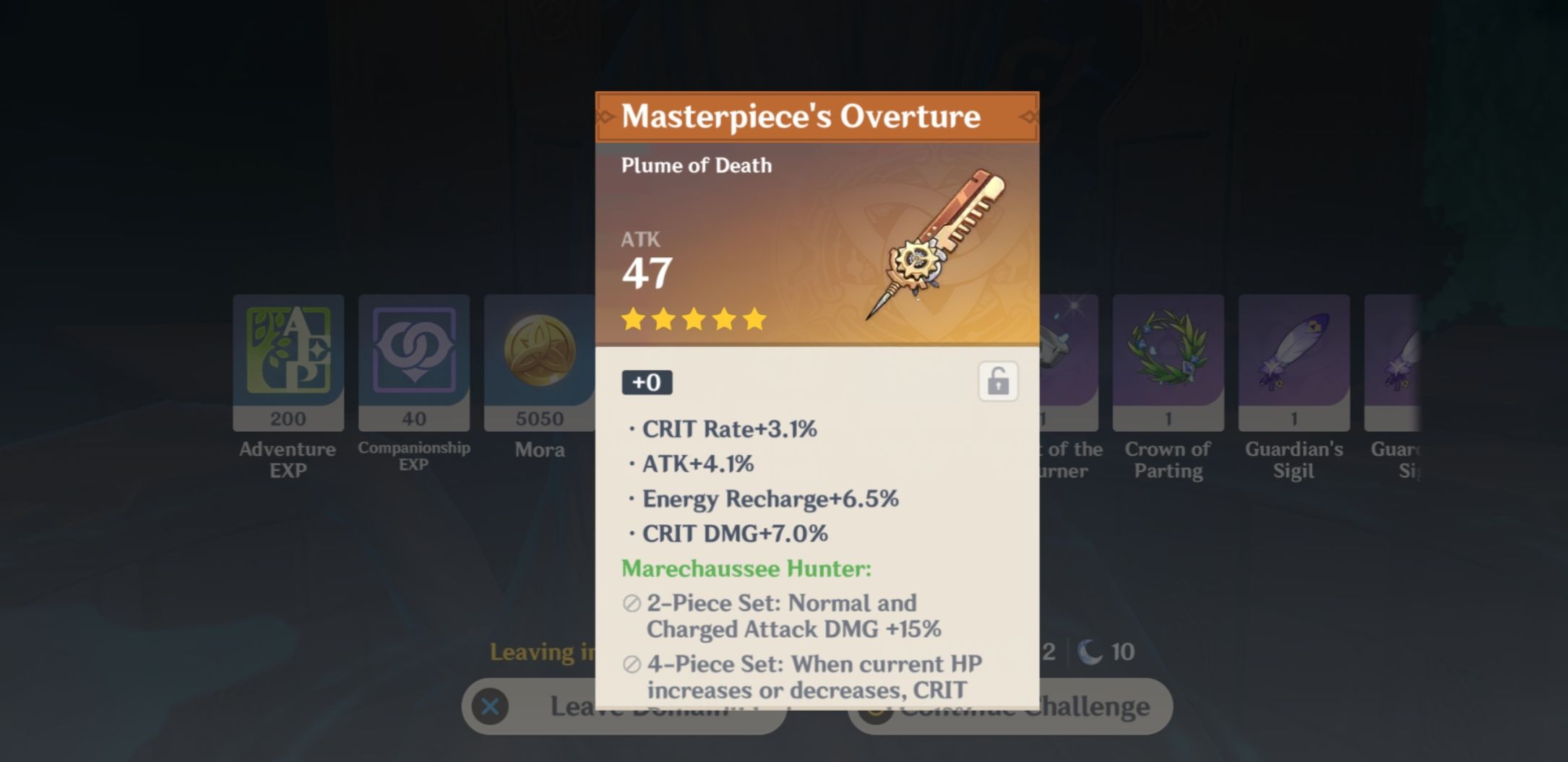Viewport: 1568px width, 762px height.
Task: Click the Plume of Death label
Action: pyautogui.click(x=696, y=165)
